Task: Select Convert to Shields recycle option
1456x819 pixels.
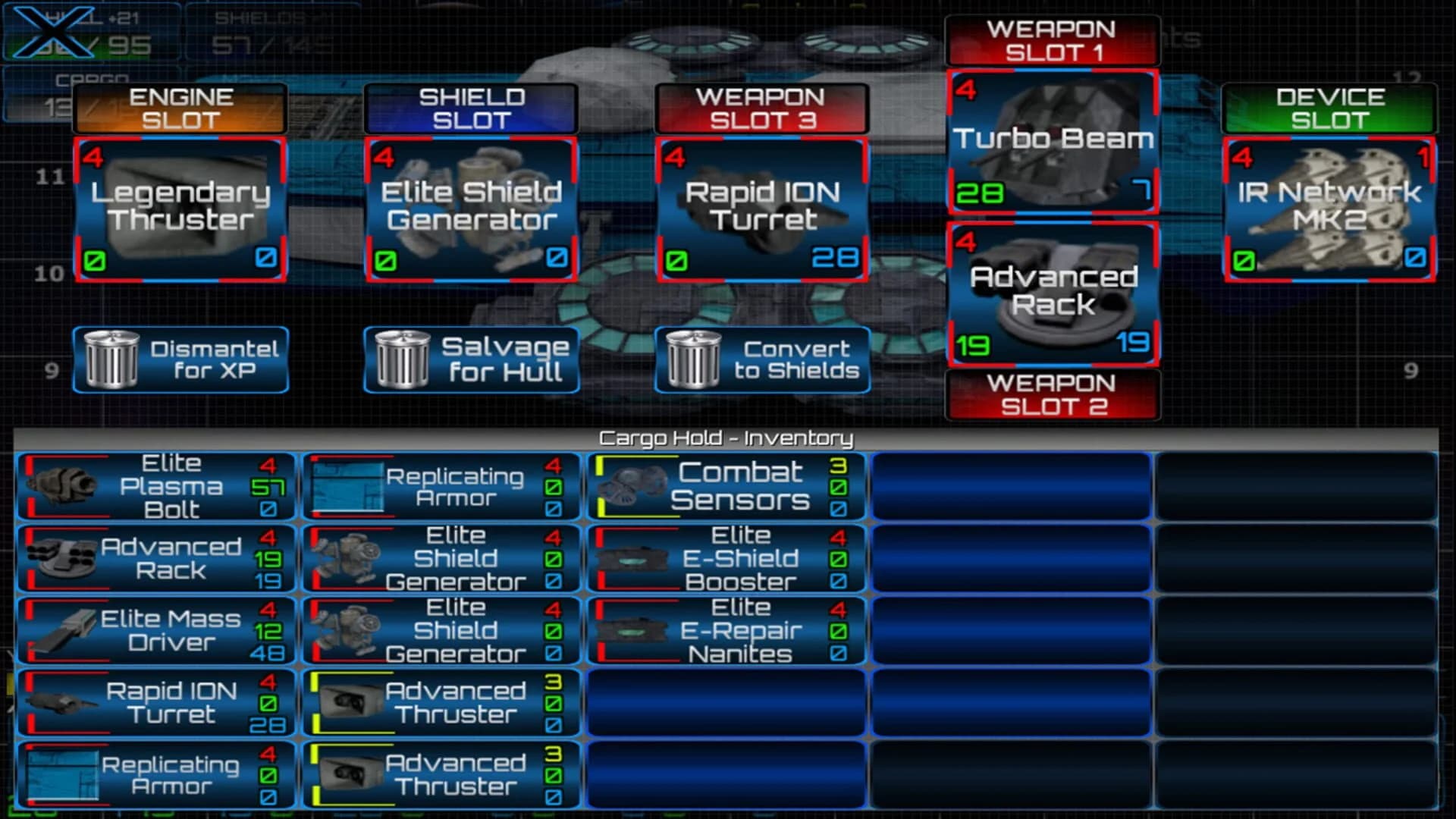Action: [762, 358]
